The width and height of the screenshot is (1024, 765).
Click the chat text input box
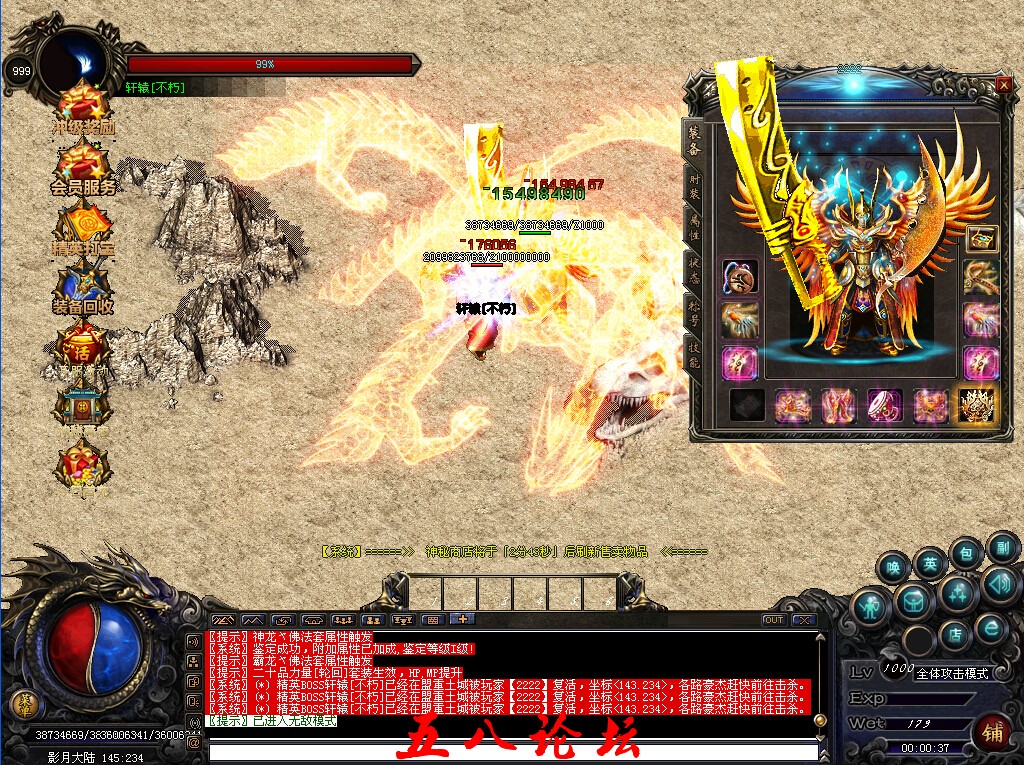coord(510,751)
